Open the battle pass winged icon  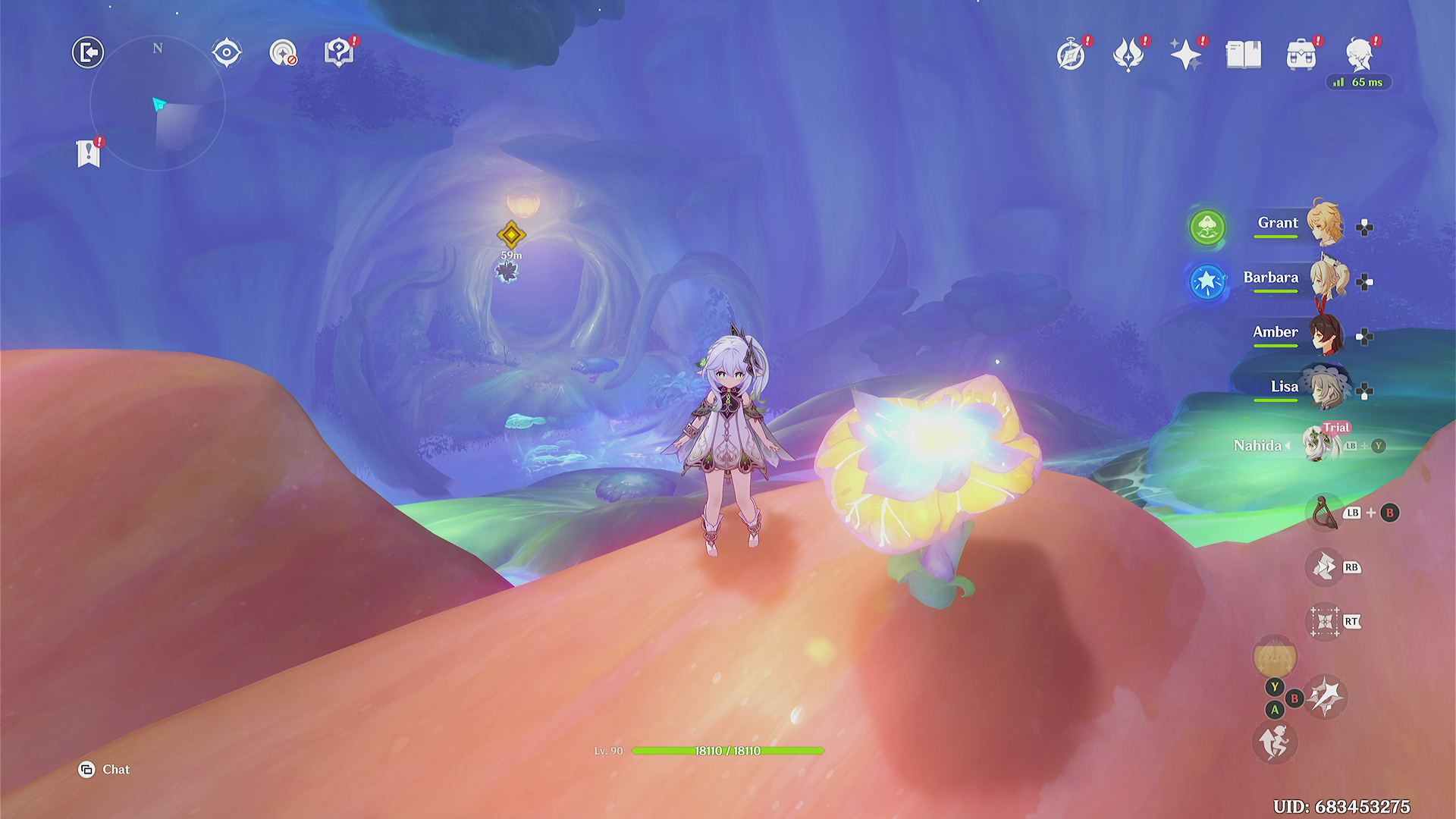pyautogui.click(x=1128, y=55)
